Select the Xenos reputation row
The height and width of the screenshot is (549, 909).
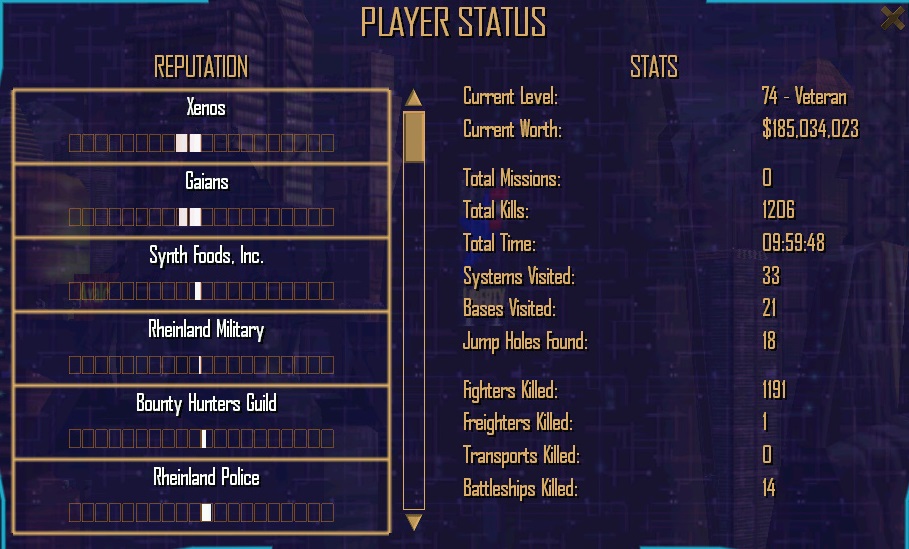[x=201, y=126]
